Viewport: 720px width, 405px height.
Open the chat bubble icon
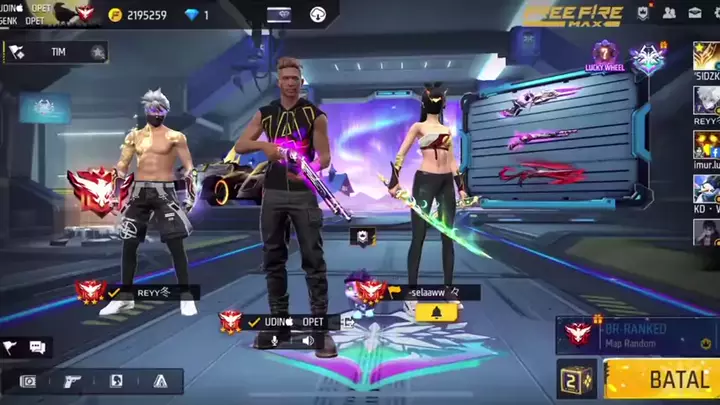37,347
